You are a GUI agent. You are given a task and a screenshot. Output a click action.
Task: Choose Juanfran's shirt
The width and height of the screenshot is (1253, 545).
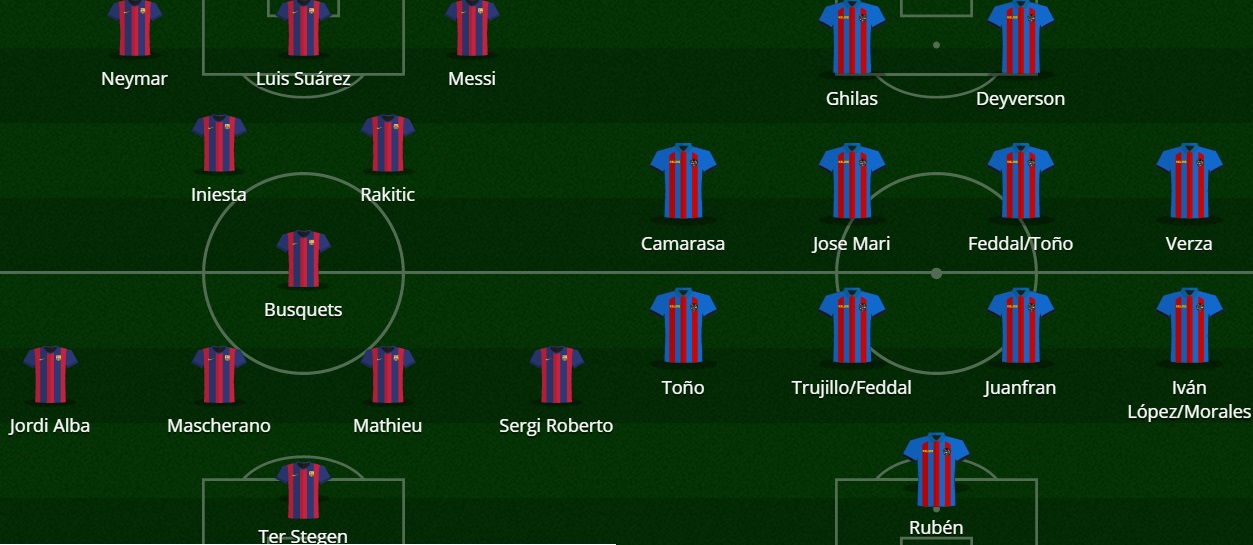click(1021, 326)
